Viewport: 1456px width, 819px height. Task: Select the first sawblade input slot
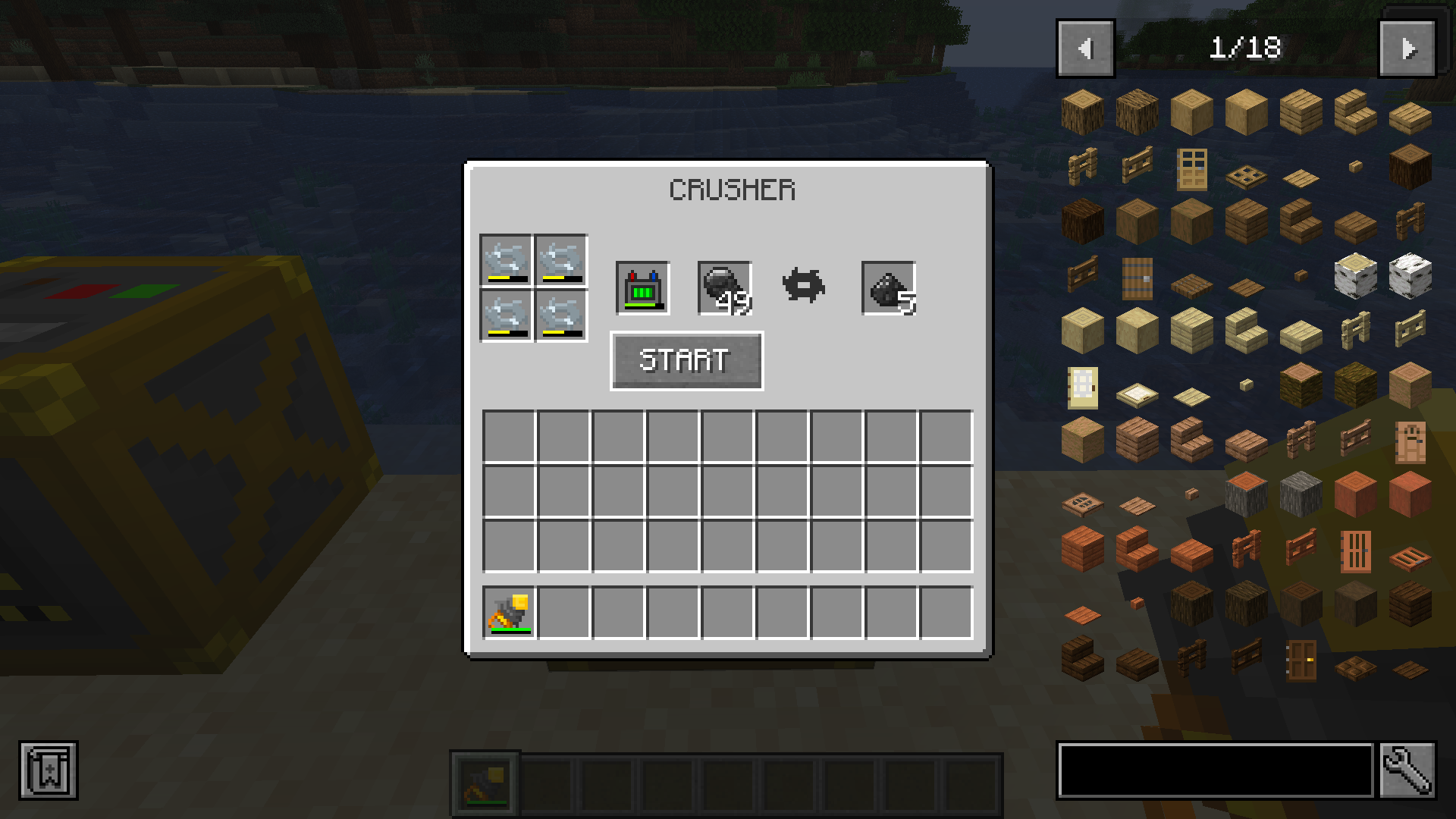click(504, 262)
